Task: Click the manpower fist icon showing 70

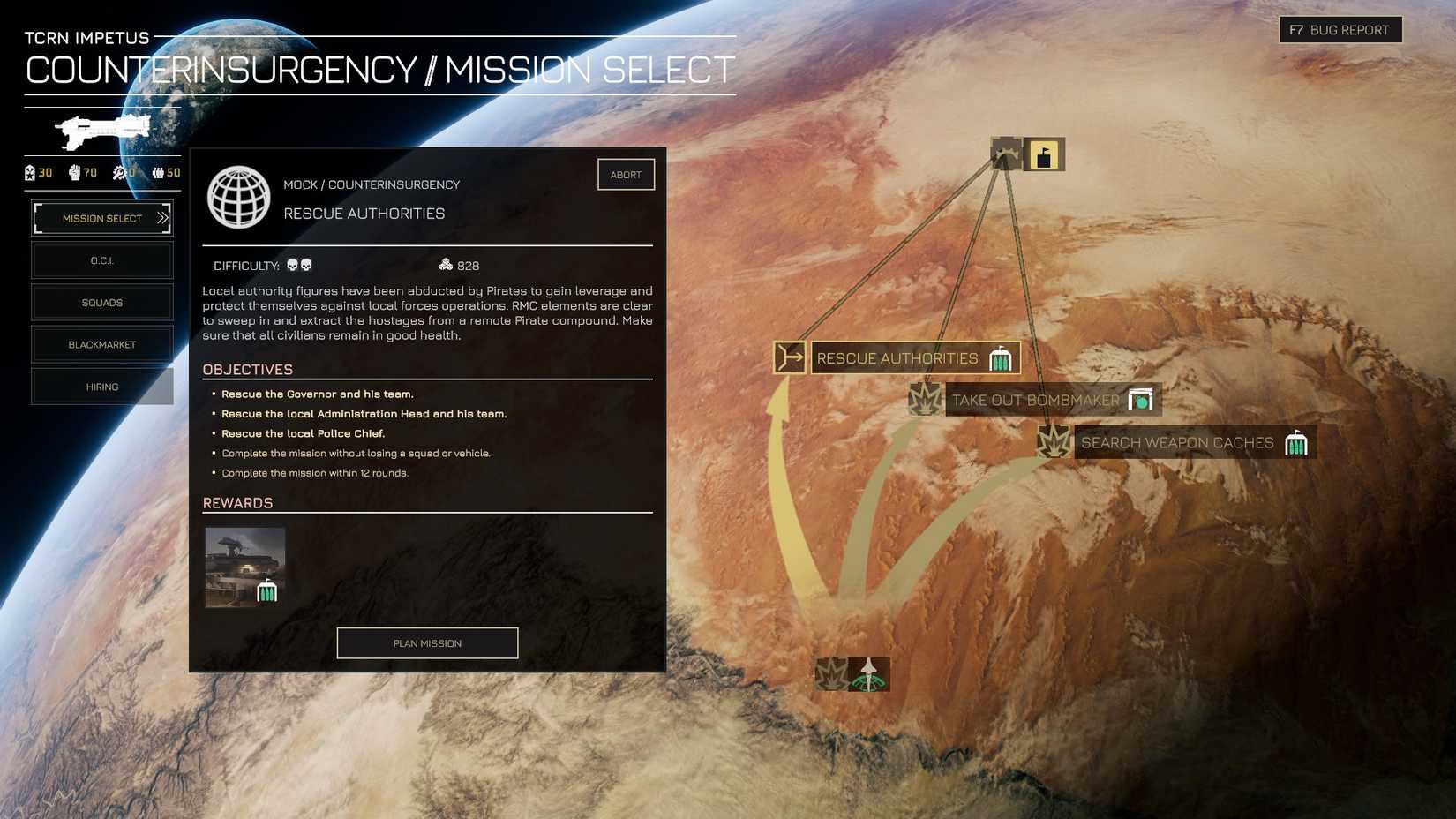Action: [x=75, y=173]
